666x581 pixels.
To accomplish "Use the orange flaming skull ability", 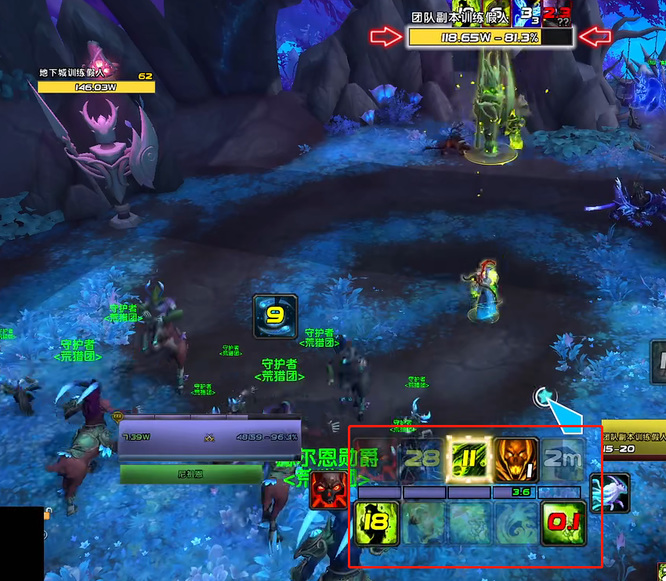I will pos(516,461).
